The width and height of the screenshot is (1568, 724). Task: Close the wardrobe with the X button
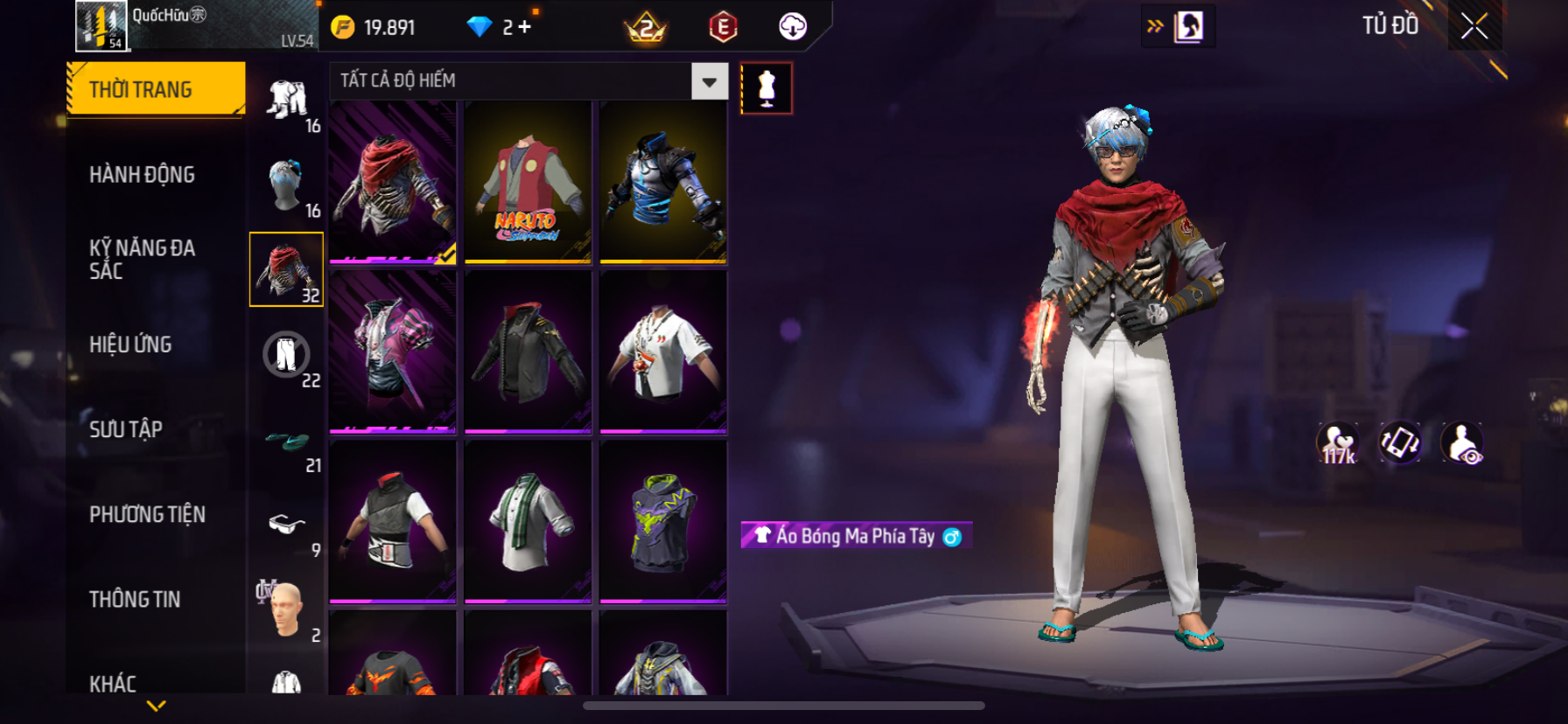pyautogui.click(x=1474, y=26)
